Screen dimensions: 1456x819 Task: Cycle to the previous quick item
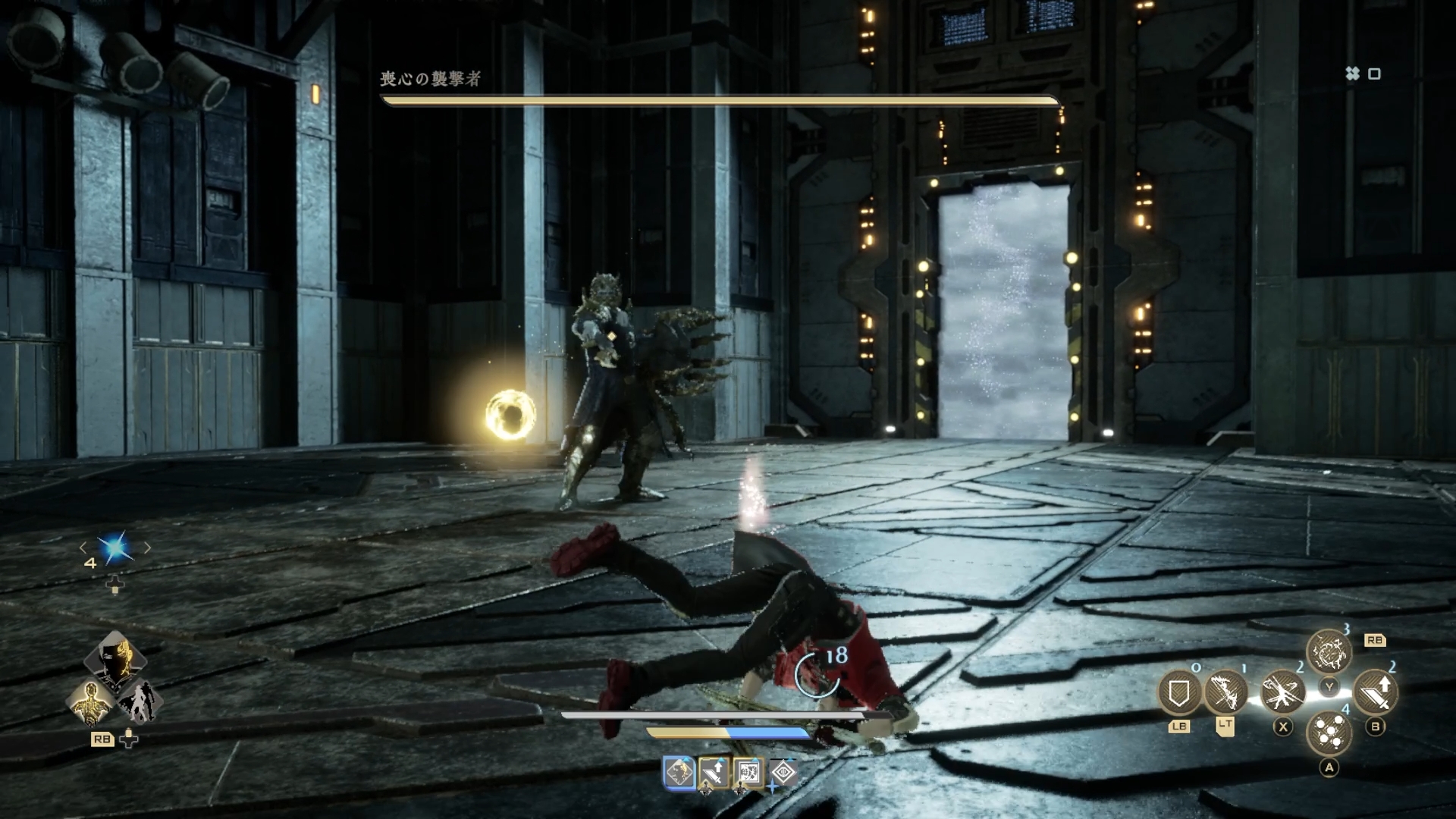[x=83, y=548]
